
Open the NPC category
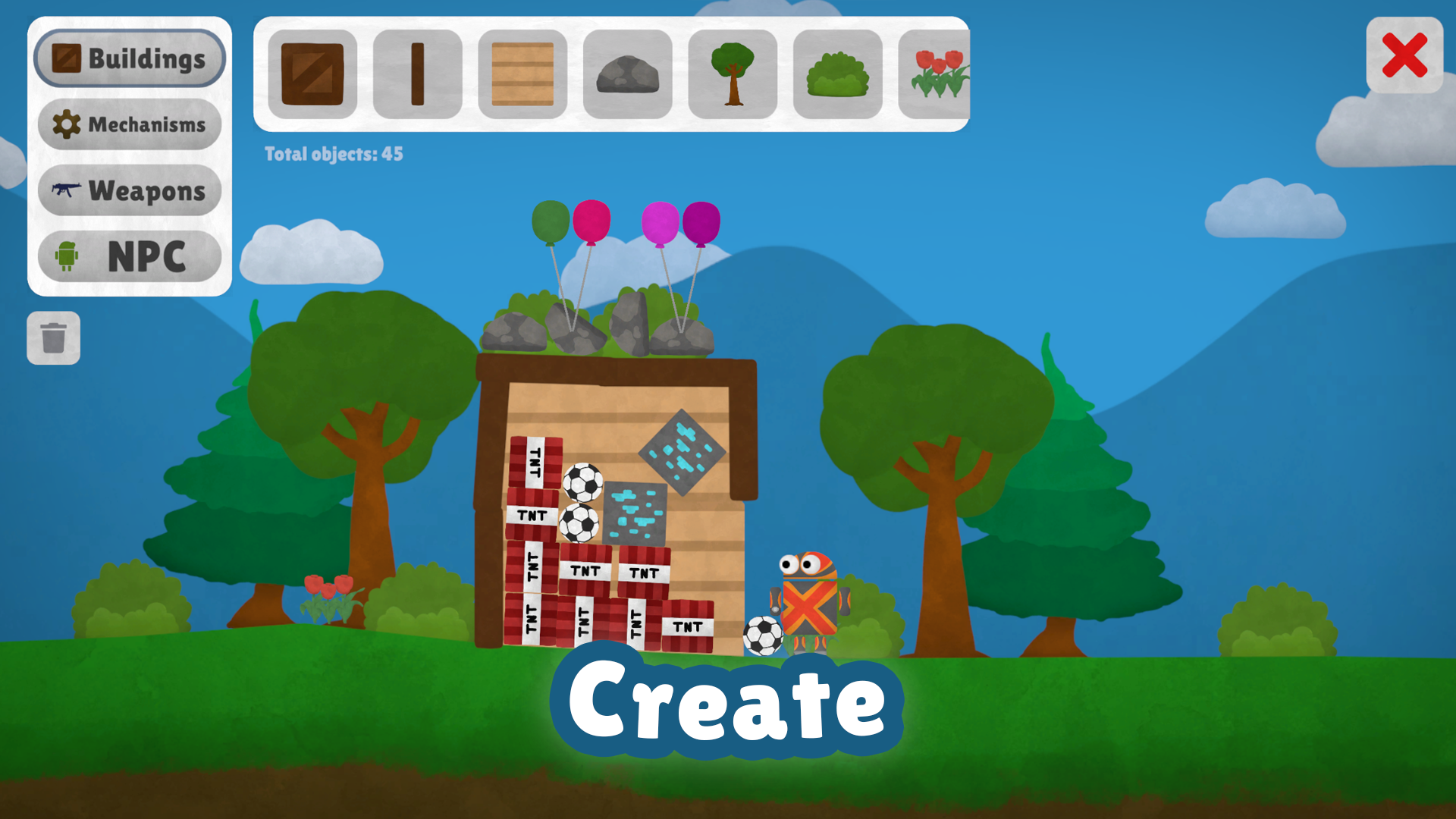tap(130, 256)
